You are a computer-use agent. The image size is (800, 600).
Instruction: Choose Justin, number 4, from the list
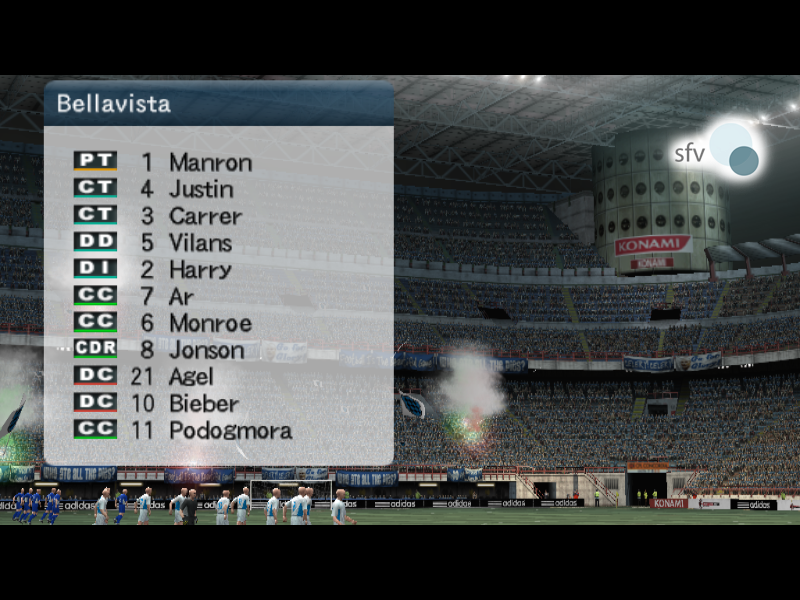[x=201, y=189]
